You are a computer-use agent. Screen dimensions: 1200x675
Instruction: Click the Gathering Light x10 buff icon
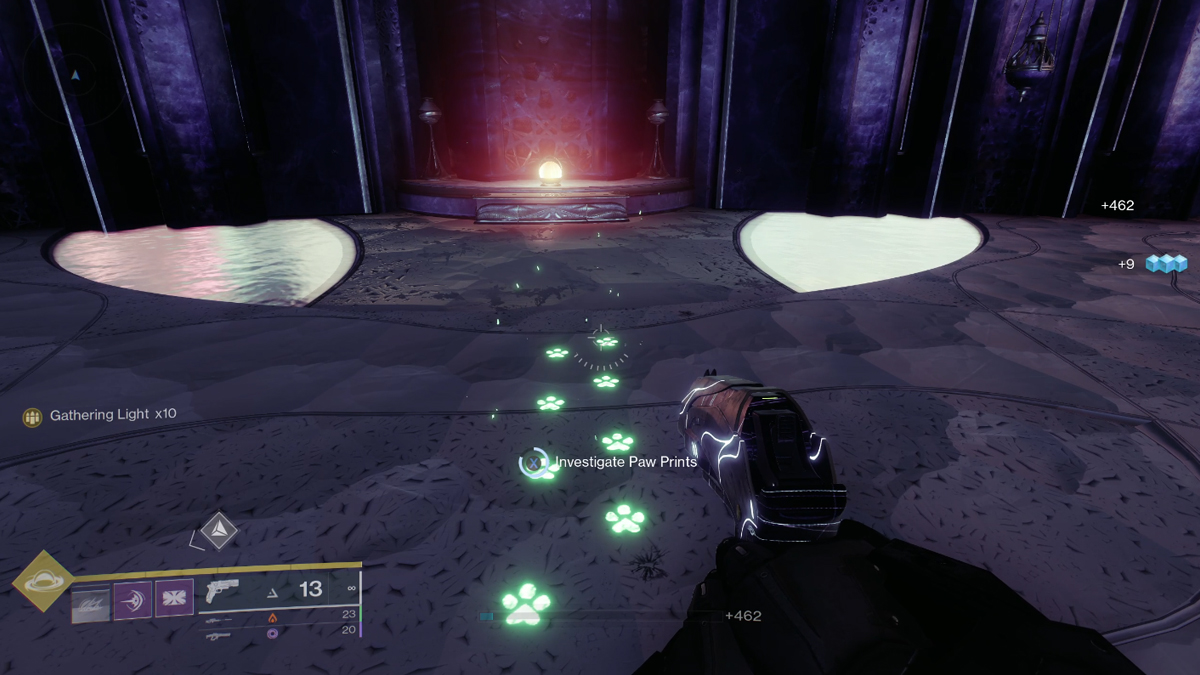[x=33, y=415]
